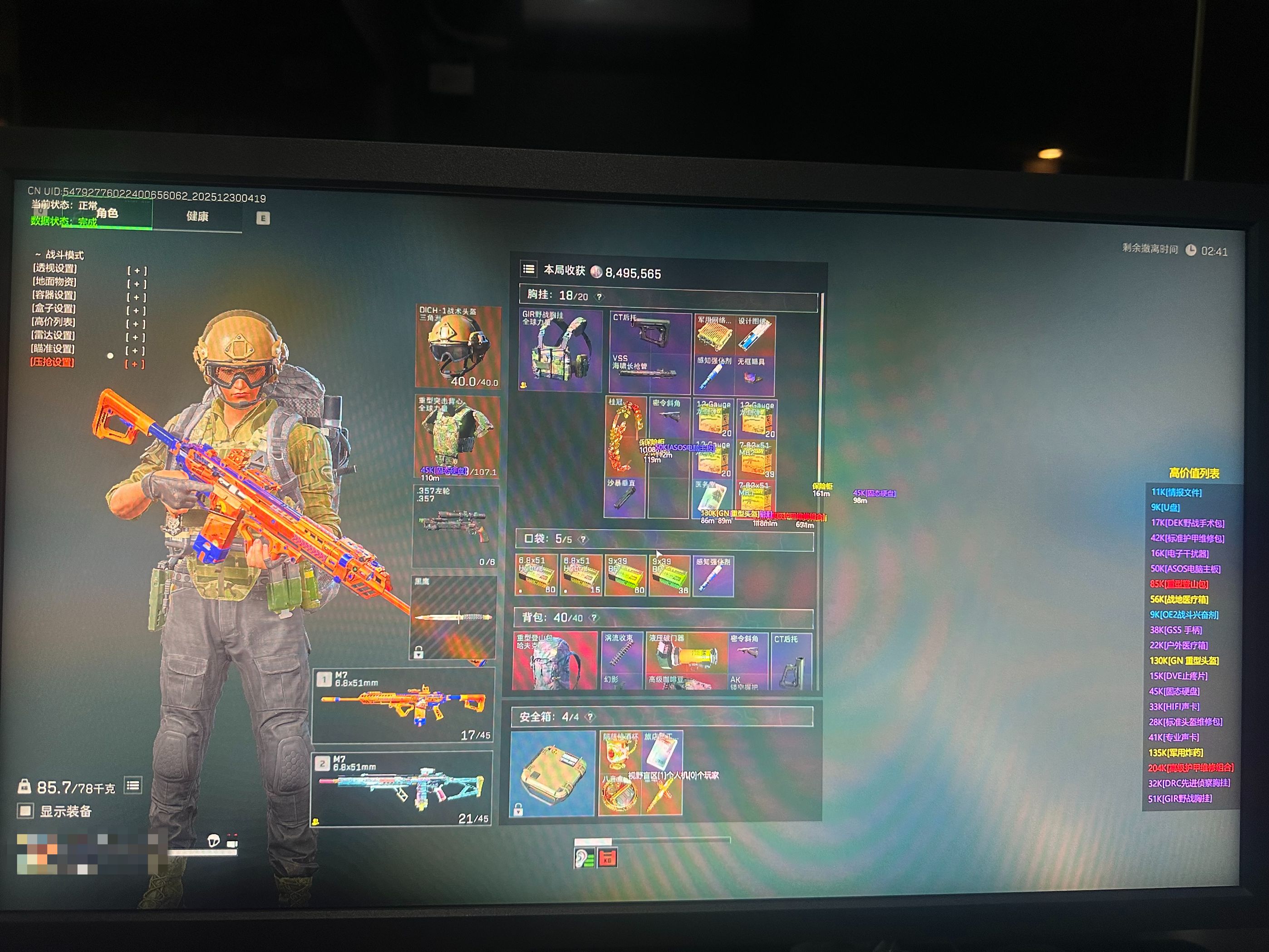Toggle the 显示装备 checkbox
This screenshot has height=952, width=1269.
pos(25,810)
